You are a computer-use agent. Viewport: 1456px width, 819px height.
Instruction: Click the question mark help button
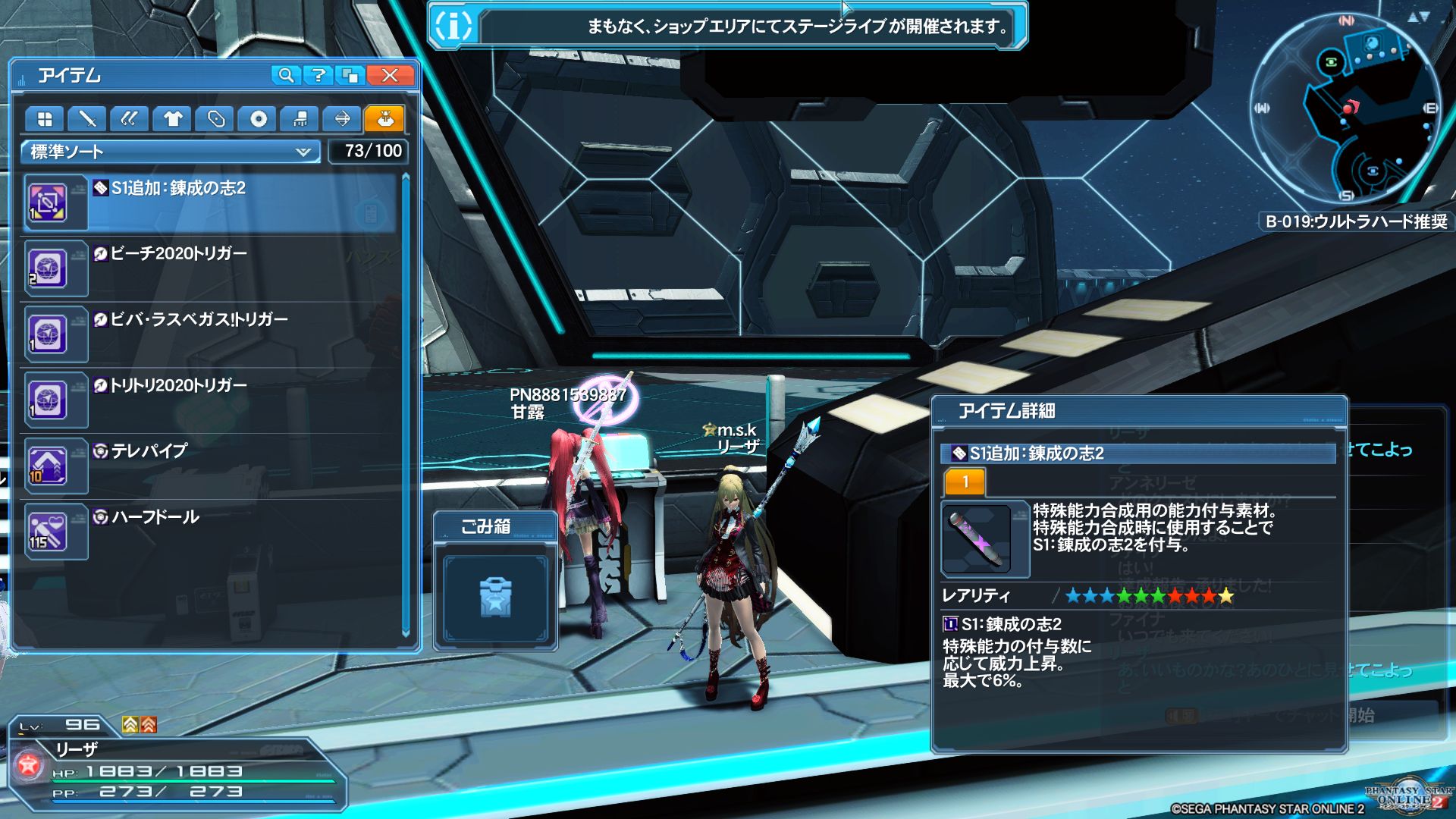(318, 75)
